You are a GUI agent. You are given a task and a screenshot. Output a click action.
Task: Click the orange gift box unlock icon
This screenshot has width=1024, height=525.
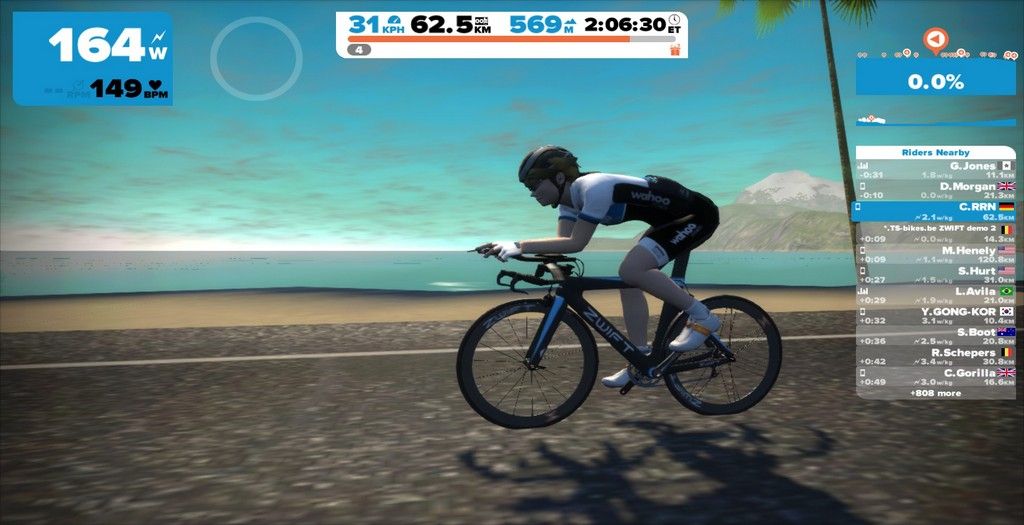(x=675, y=49)
